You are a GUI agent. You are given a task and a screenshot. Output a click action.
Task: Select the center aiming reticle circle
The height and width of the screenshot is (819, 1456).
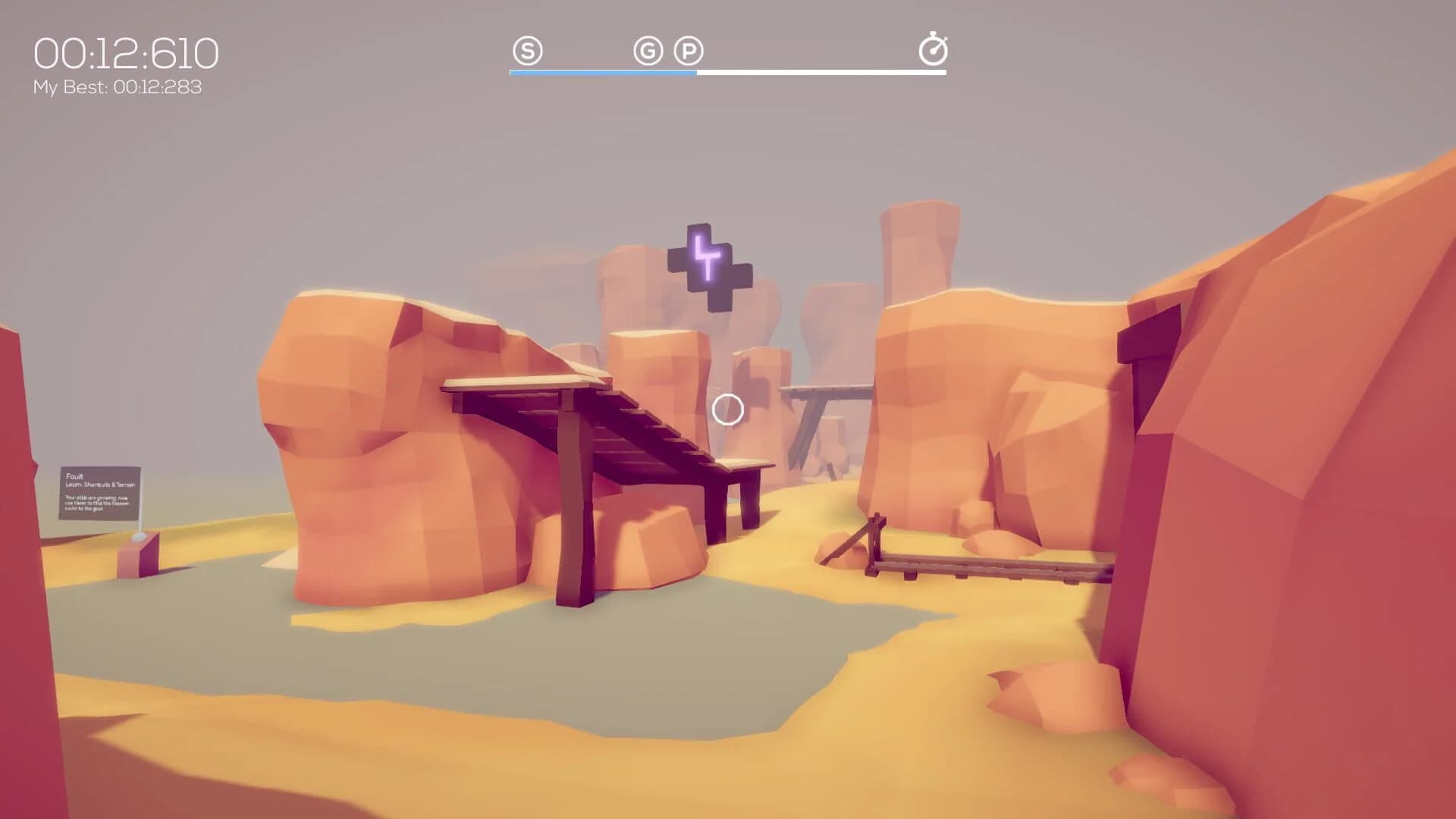tap(727, 409)
